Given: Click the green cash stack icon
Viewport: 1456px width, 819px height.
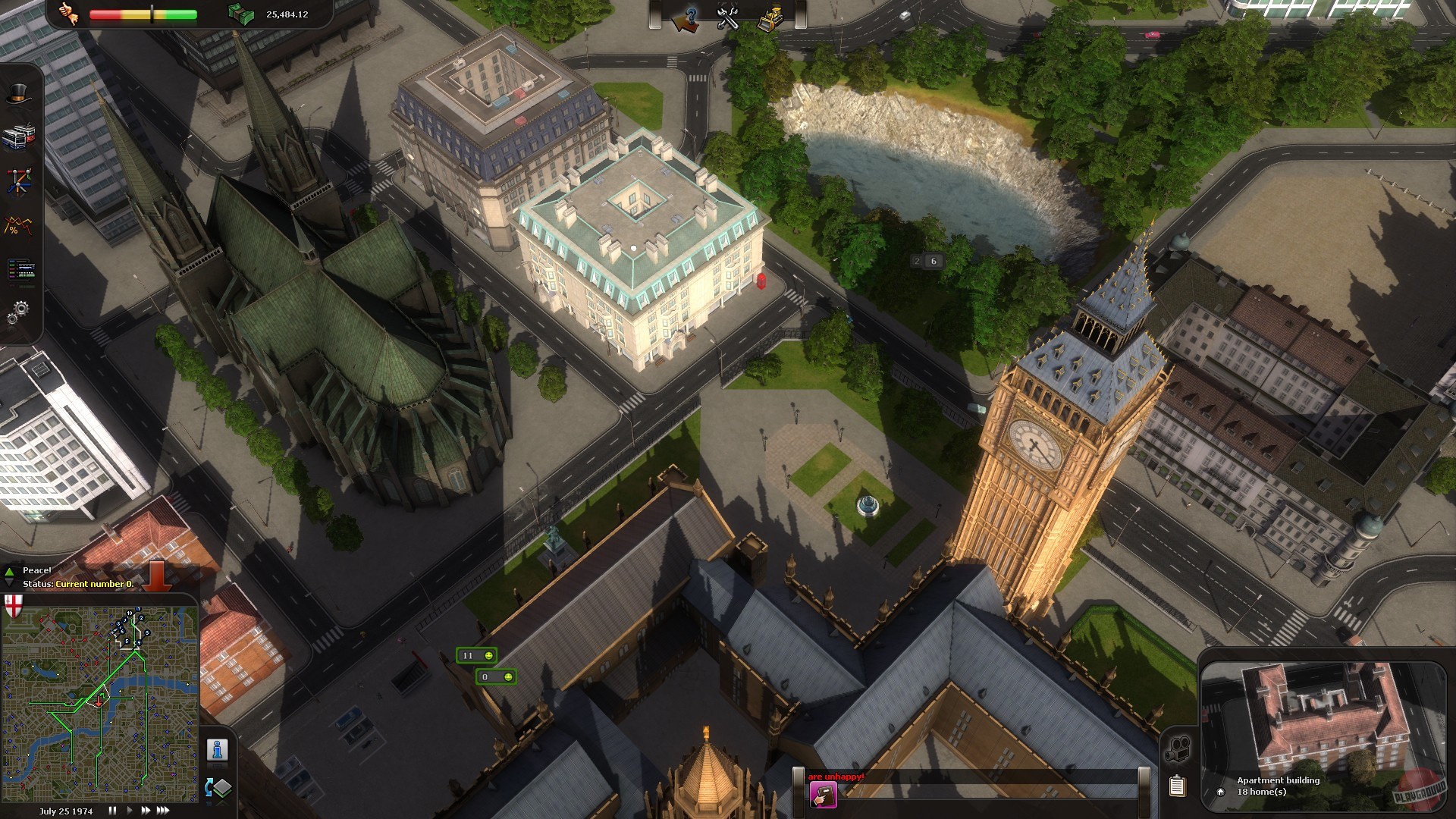Looking at the screenshot, I should click(x=241, y=14).
